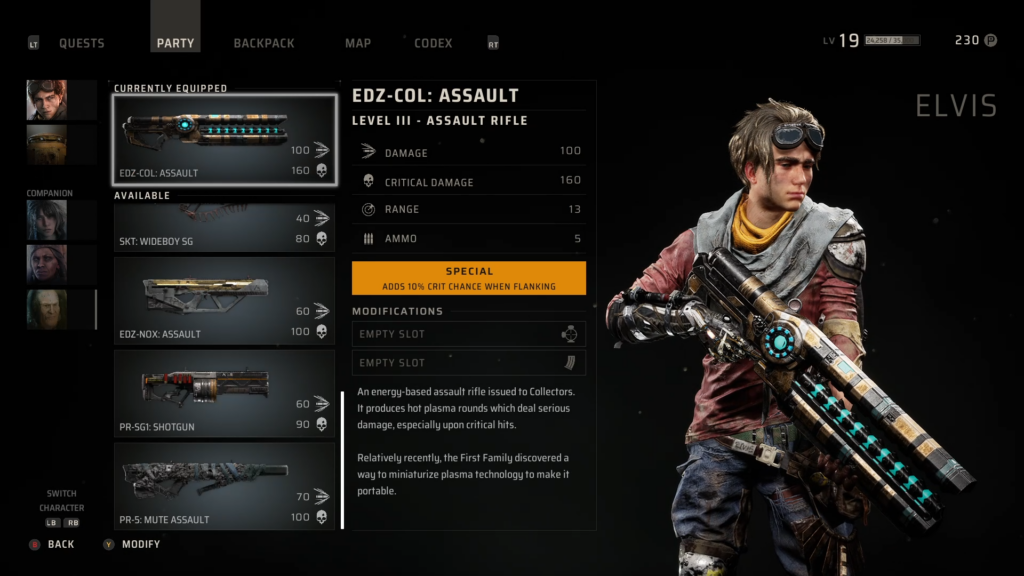Image resolution: width=1024 pixels, height=576 pixels.
Task: Select the green-tinted old man companion portrait
Action: coord(47,309)
